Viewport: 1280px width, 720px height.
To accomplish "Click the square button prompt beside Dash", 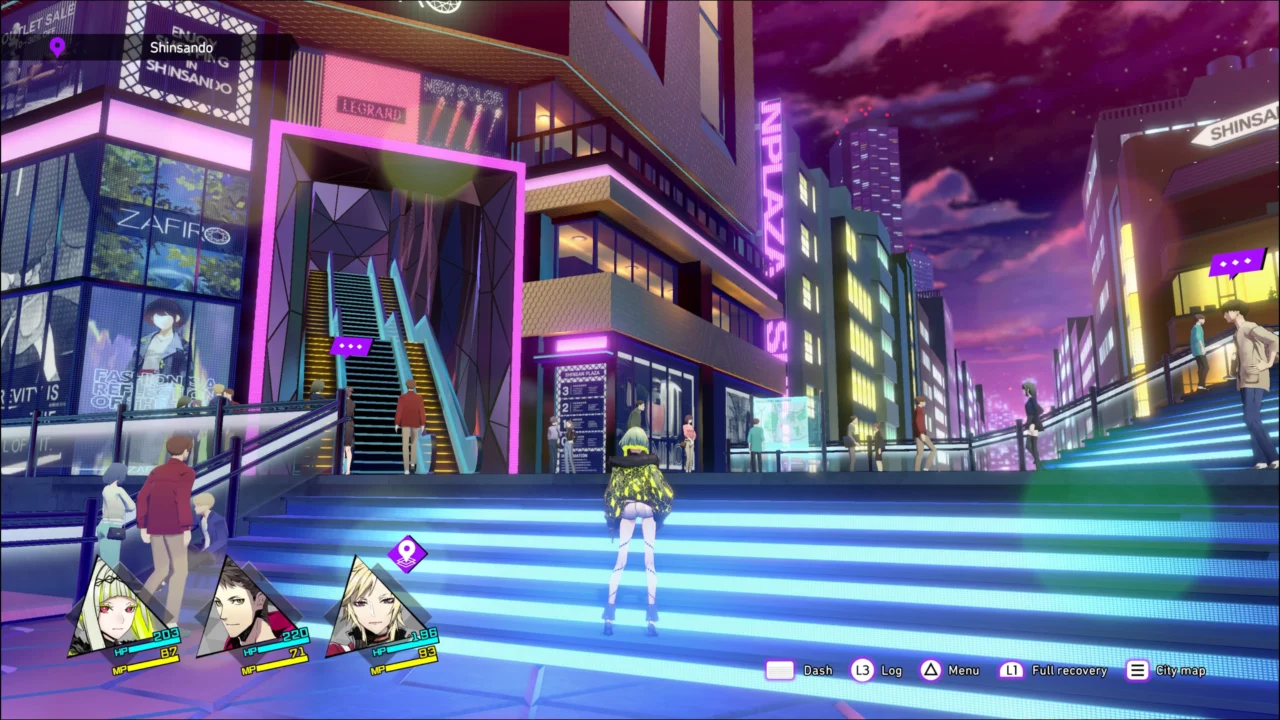I will pos(780,670).
